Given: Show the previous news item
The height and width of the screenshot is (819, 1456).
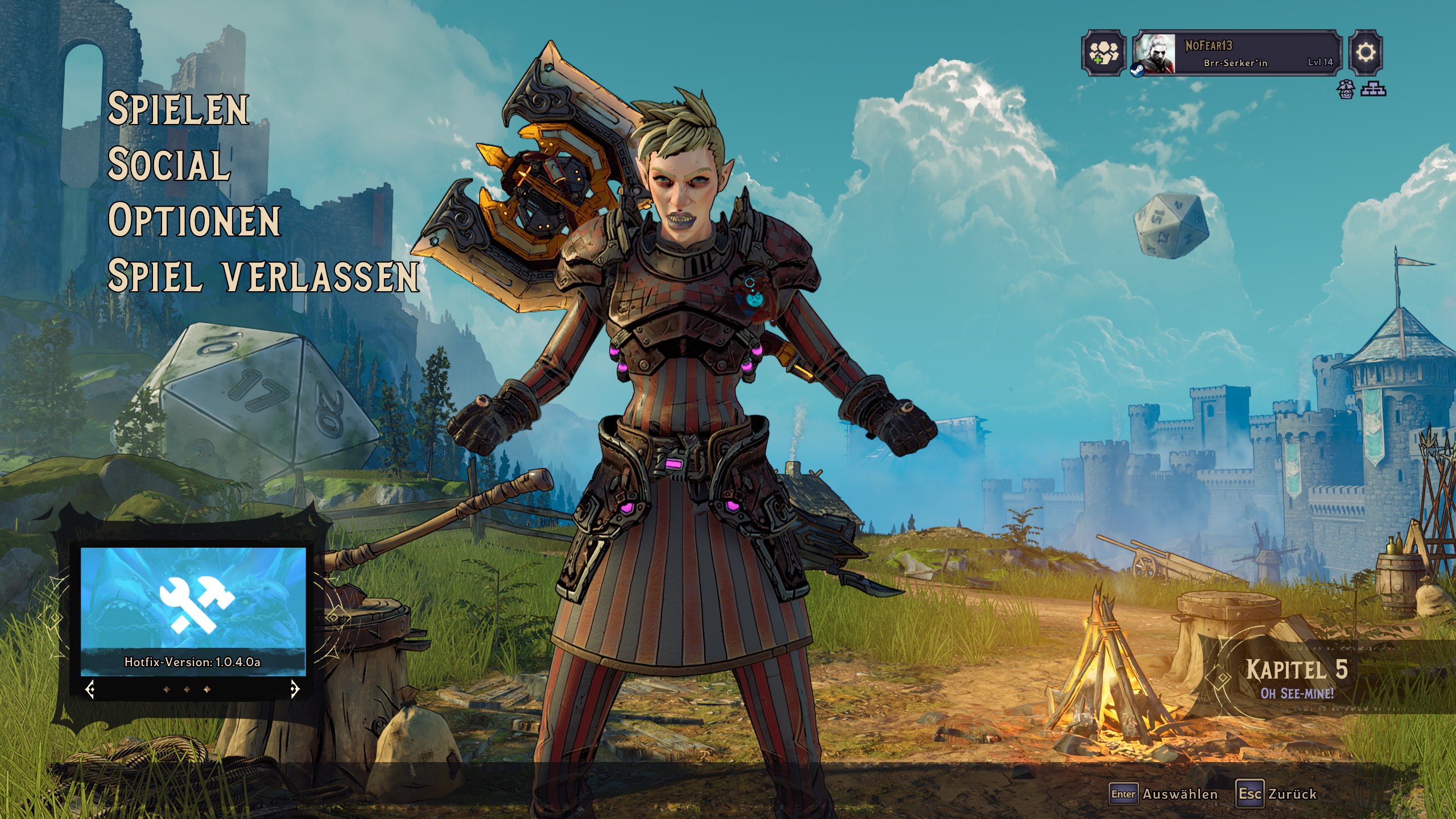Looking at the screenshot, I should [90, 690].
